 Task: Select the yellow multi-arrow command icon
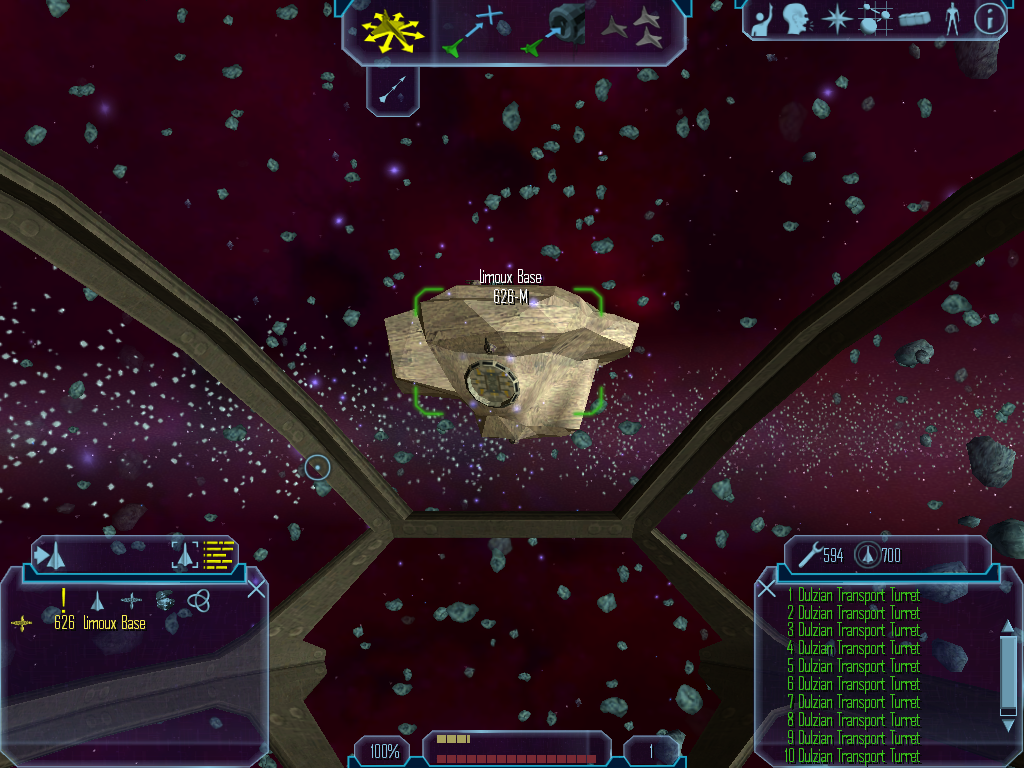pyautogui.click(x=395, y=29)
